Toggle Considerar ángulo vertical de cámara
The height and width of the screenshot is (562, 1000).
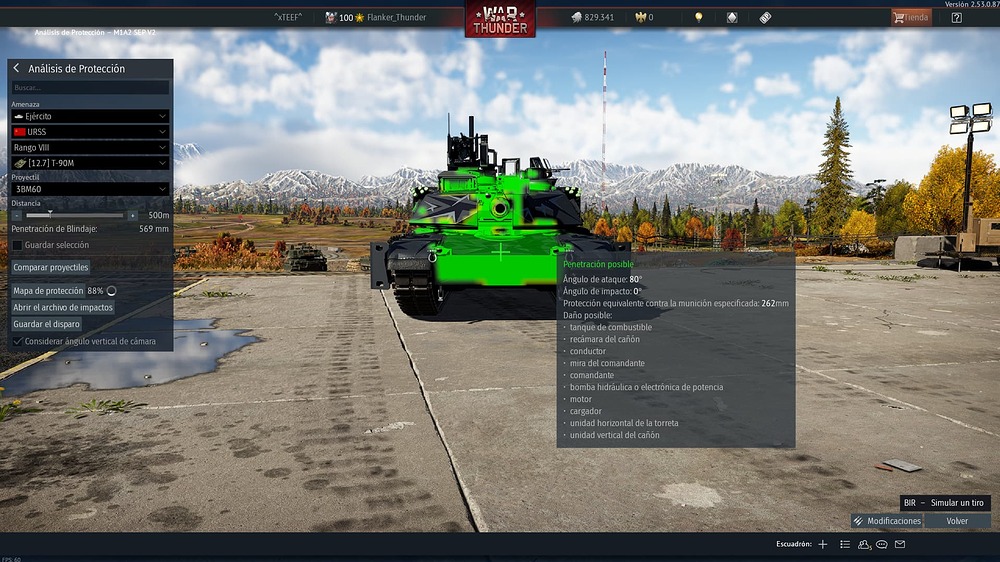pos(18,341)
